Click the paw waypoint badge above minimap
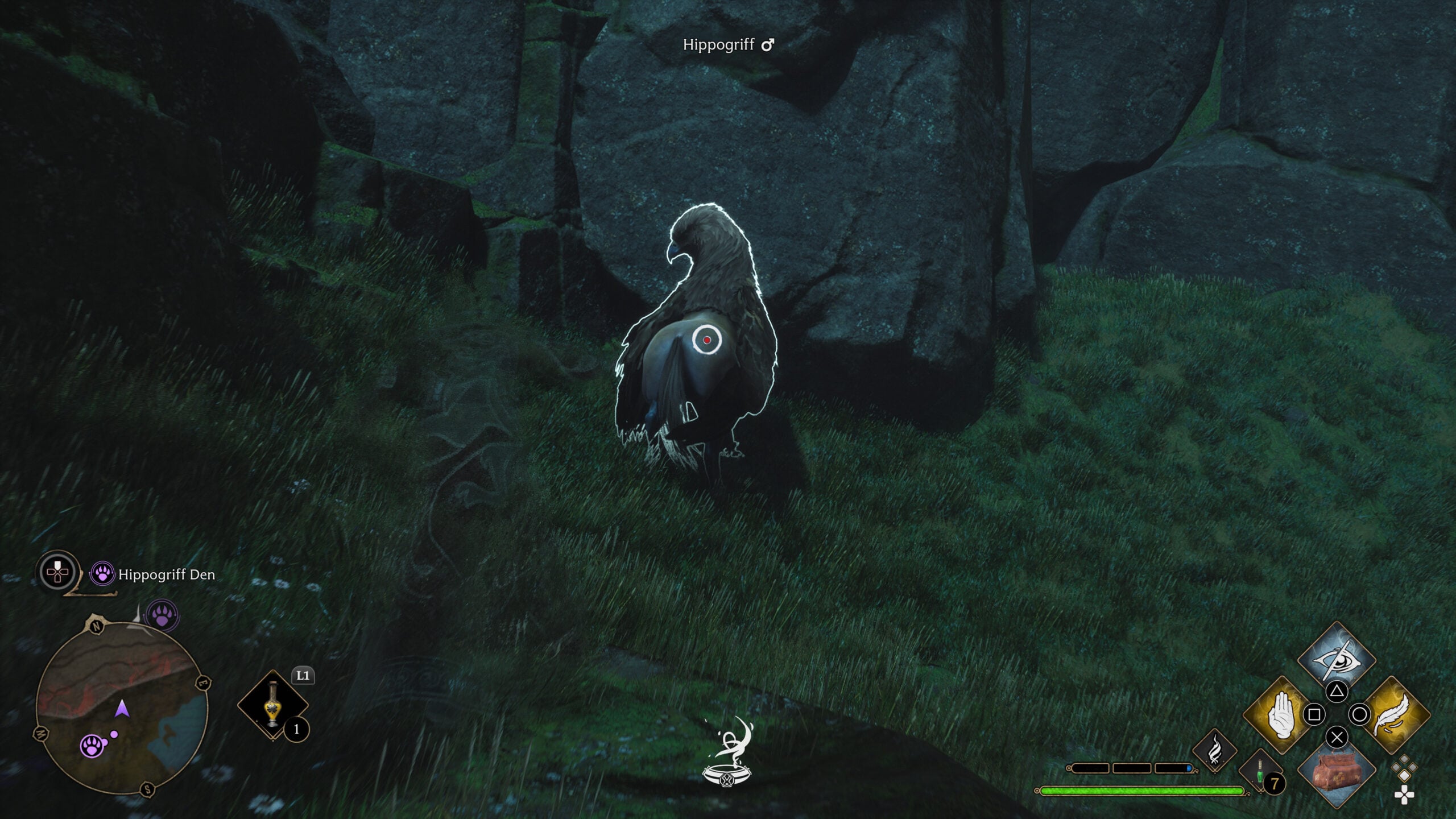The height and width of the screenshot is (819, 1456). click(163, 616)
